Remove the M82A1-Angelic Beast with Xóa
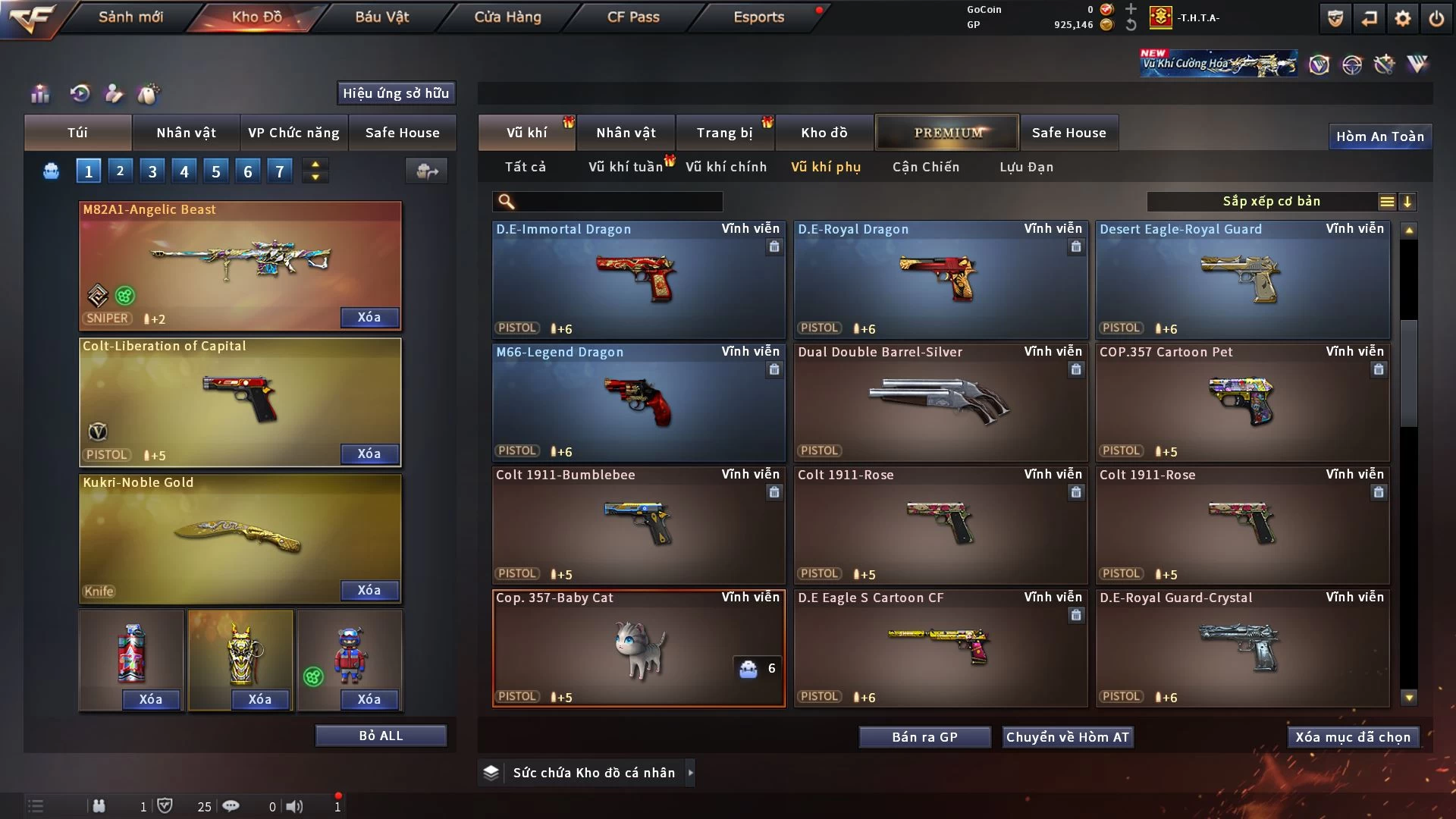 coord(369,317)
